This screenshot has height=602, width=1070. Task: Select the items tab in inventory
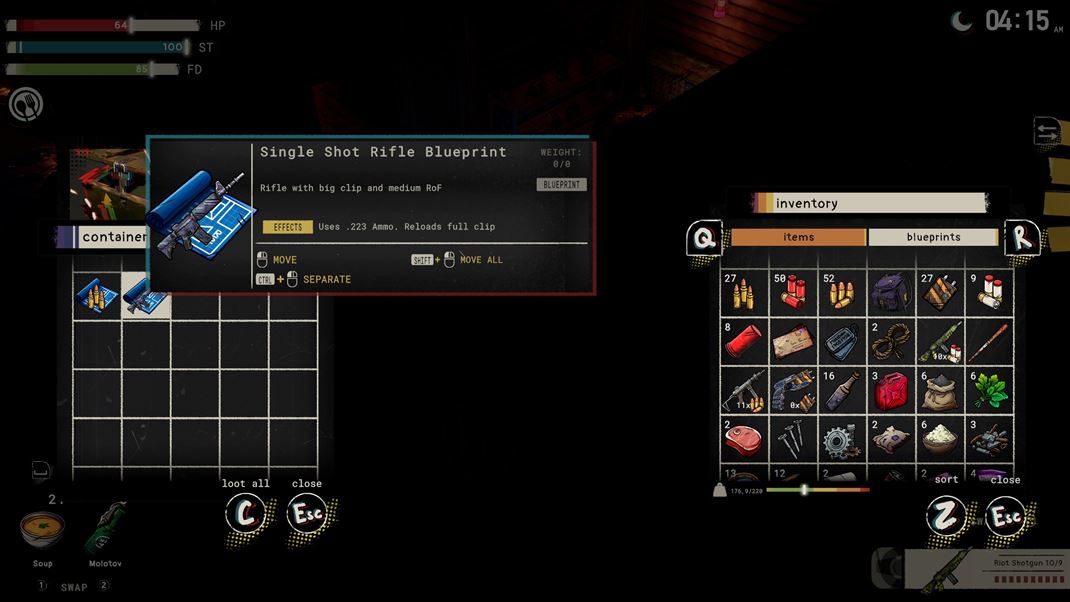[798, 237]
